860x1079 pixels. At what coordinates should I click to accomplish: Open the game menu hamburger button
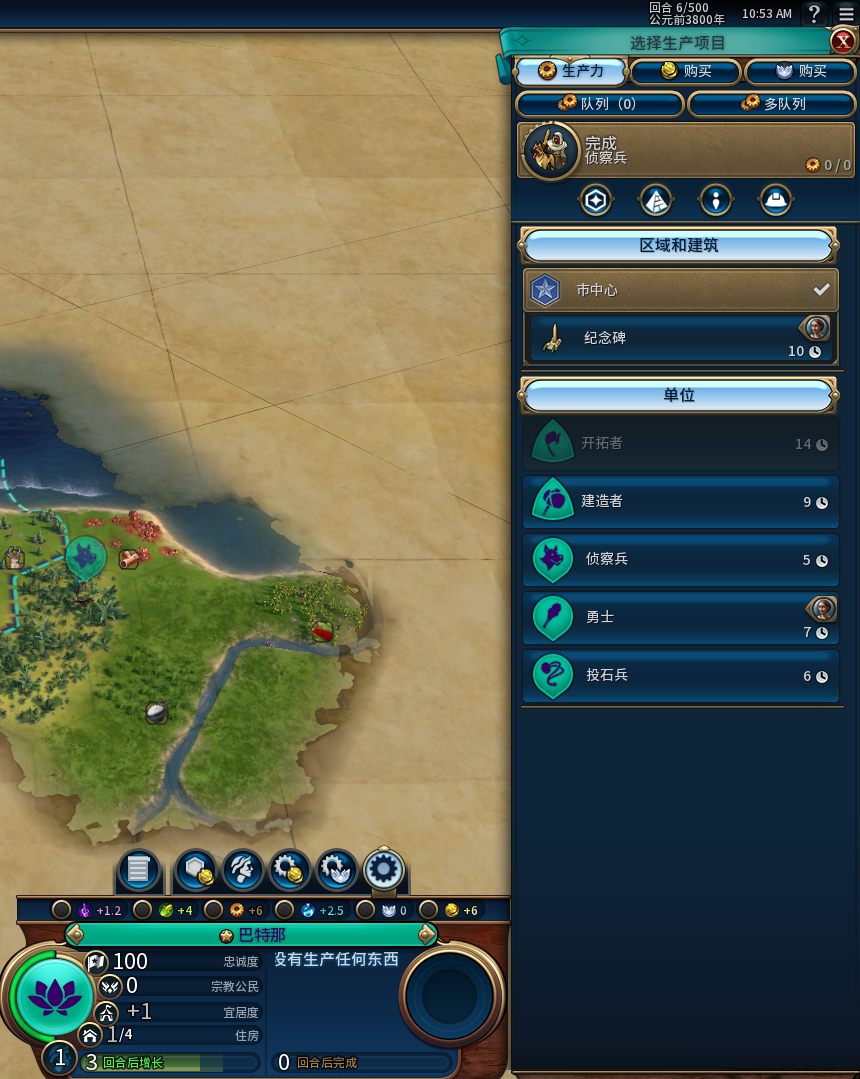click(x=846, y=14)
